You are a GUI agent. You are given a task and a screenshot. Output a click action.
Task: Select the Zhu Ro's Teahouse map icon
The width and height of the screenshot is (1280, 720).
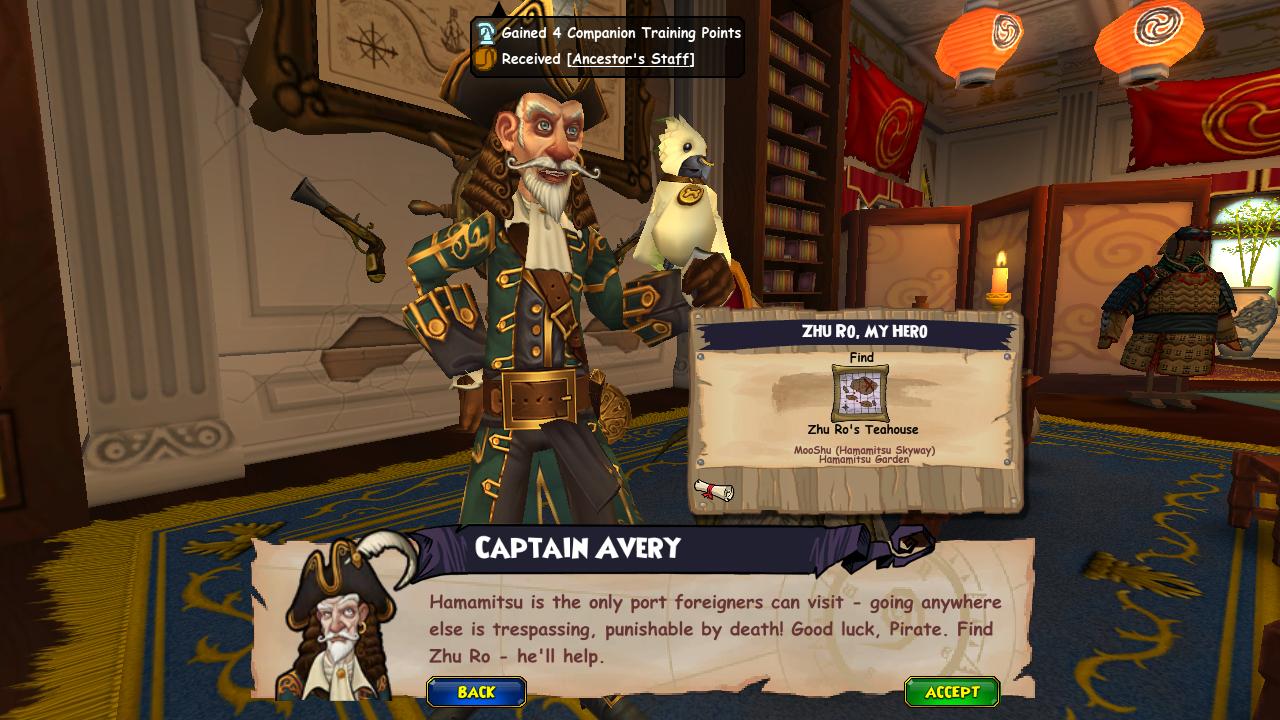tap(860, 393)
